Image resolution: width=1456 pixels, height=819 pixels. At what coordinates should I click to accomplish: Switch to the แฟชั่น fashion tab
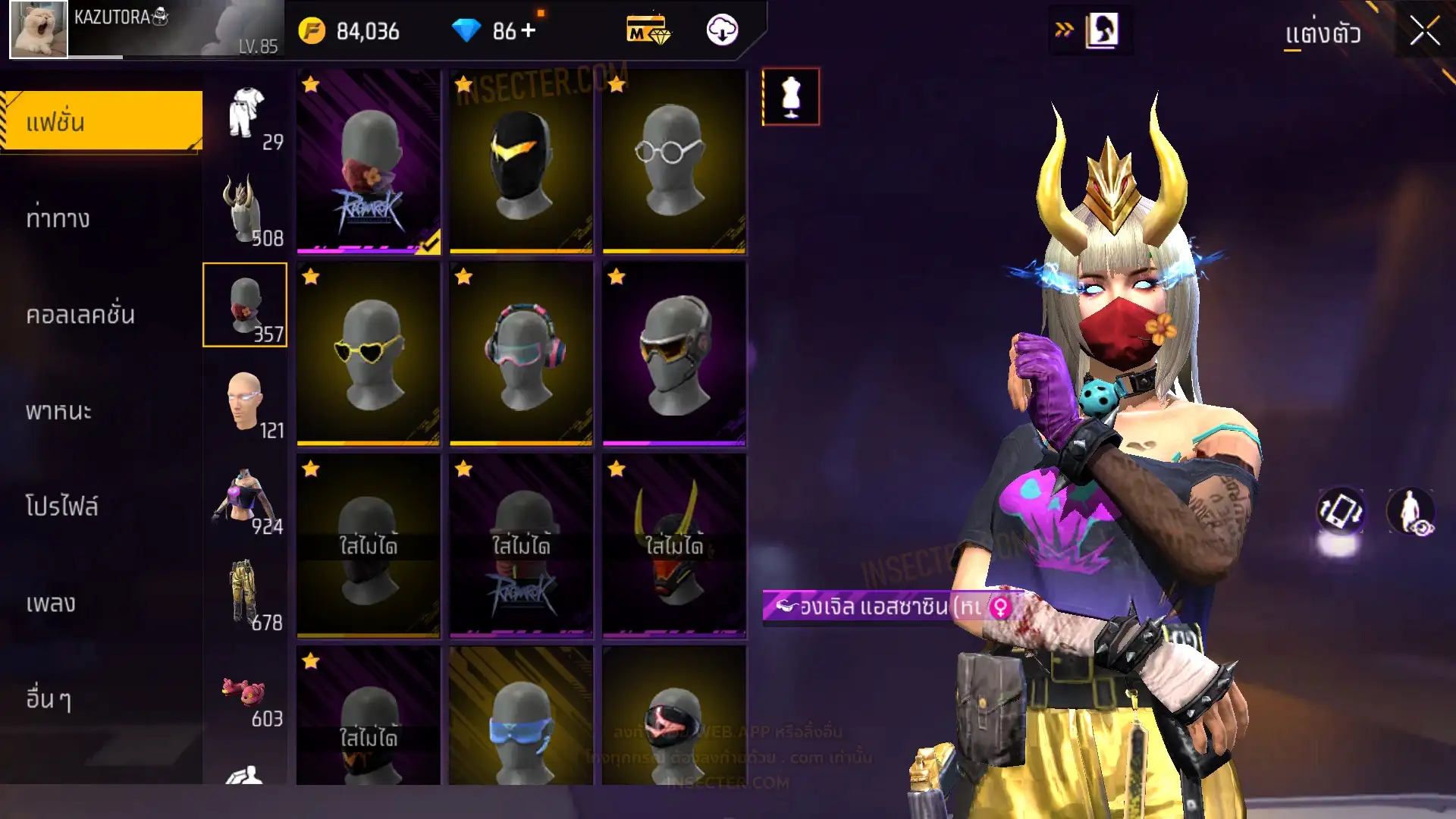(102, 121)
